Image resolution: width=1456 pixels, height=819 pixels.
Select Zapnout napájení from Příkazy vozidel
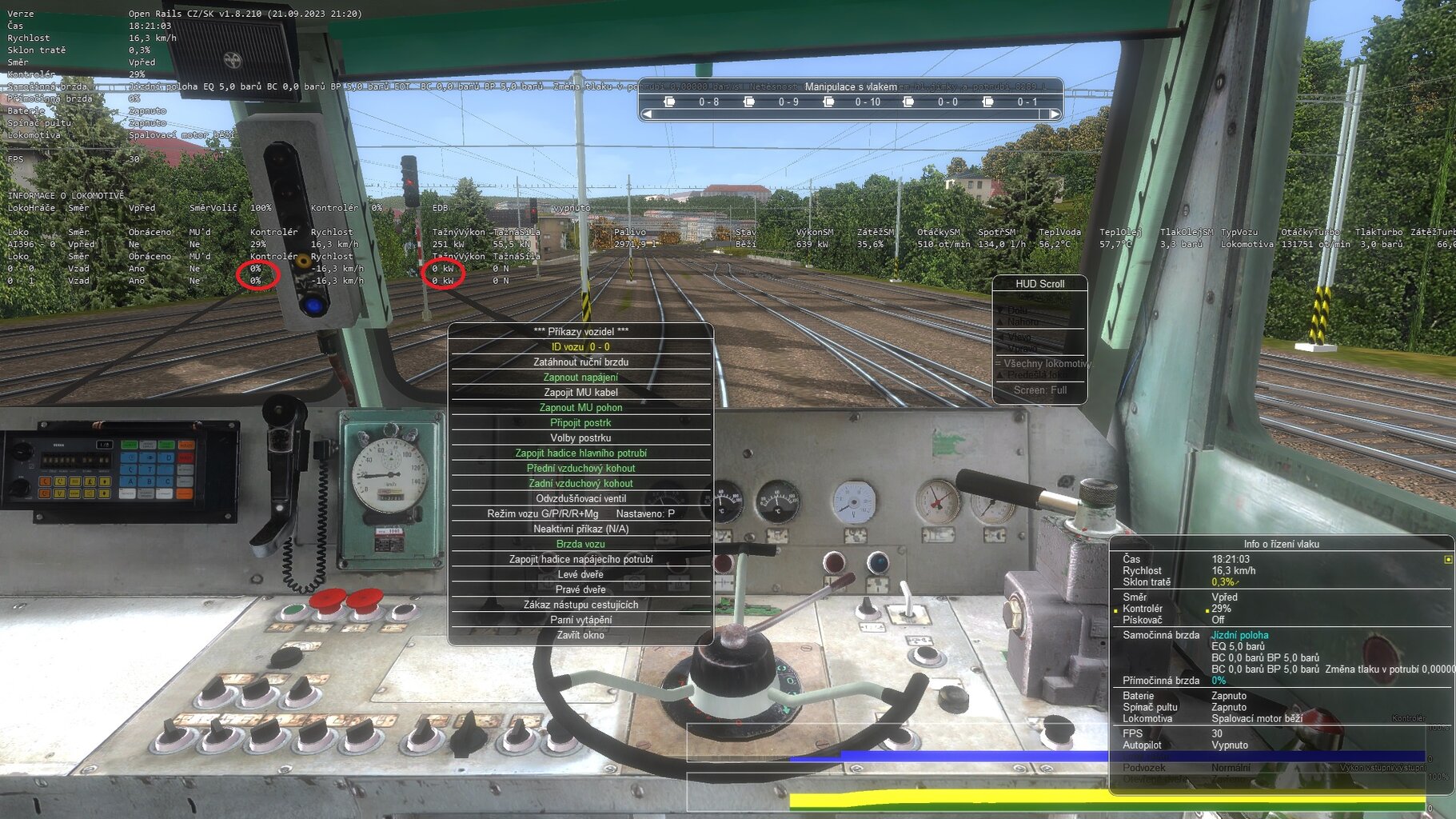point(581,377)
